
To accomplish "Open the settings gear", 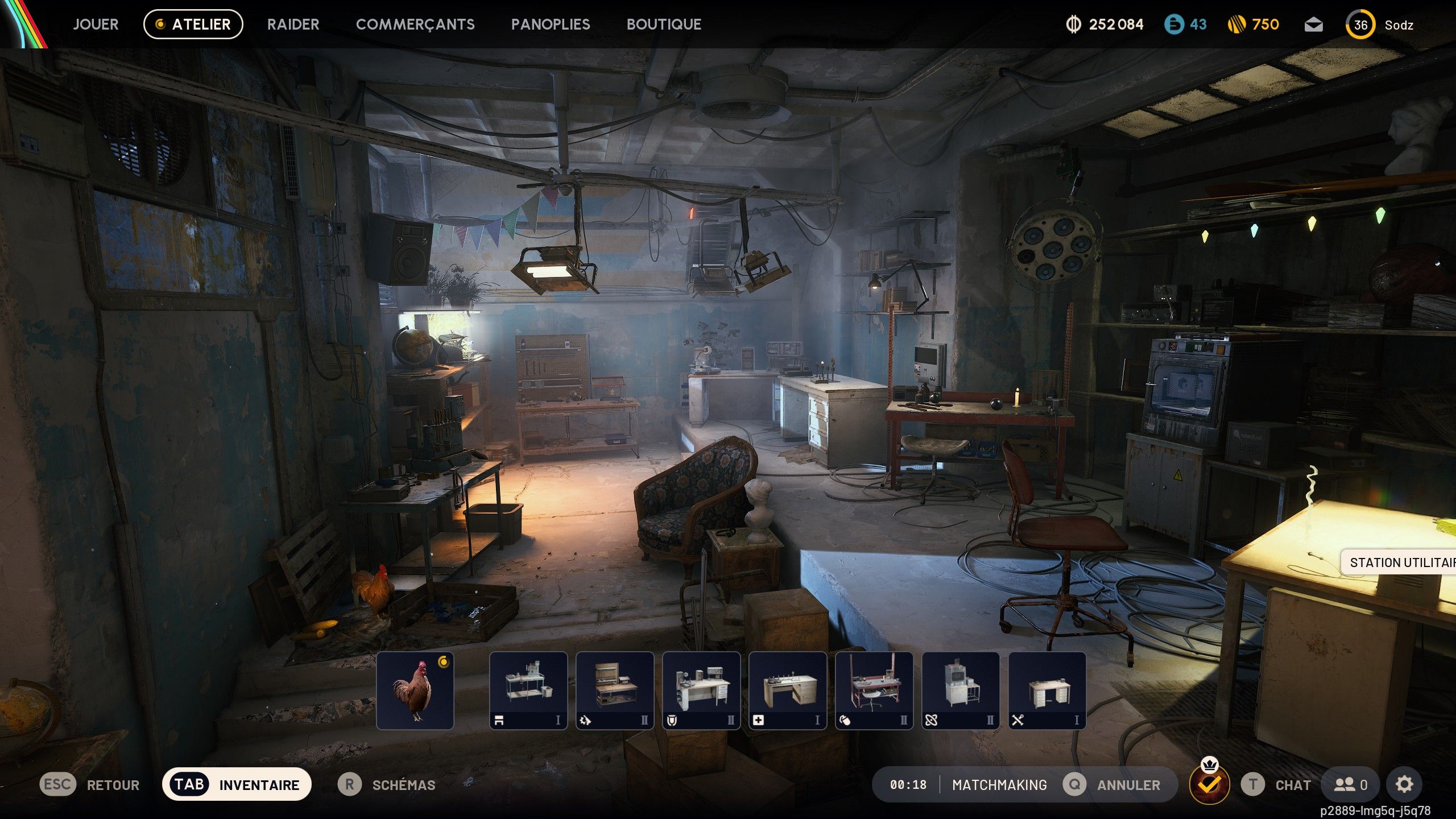I will click(x=1404, y=784).
